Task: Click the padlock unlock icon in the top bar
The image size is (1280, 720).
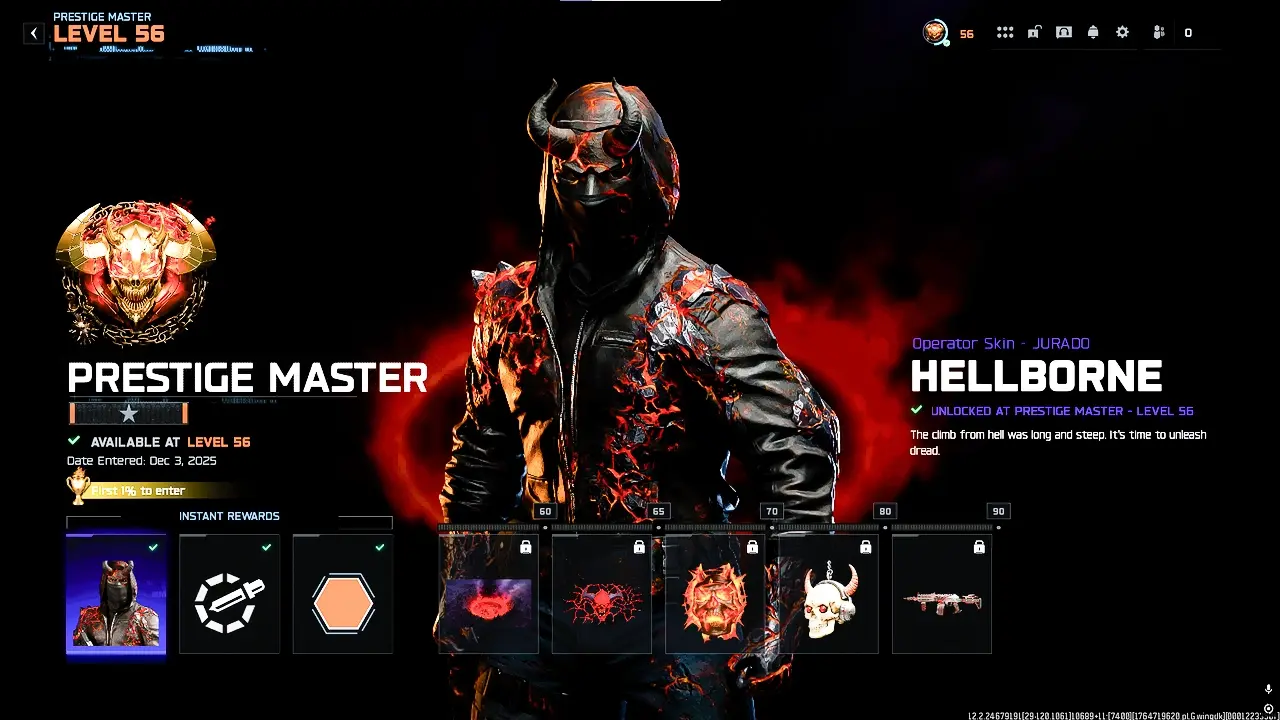Action: pyautogui.click(x=1033, y=32)
